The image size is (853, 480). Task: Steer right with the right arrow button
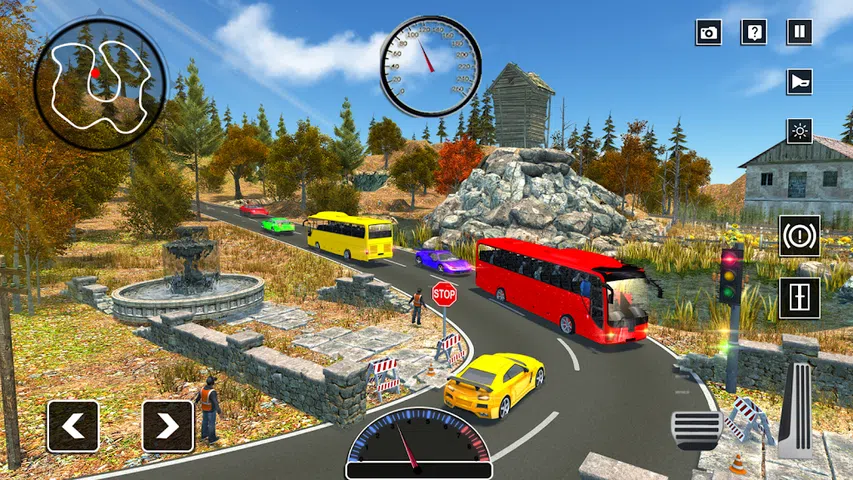tap(167, 426)
